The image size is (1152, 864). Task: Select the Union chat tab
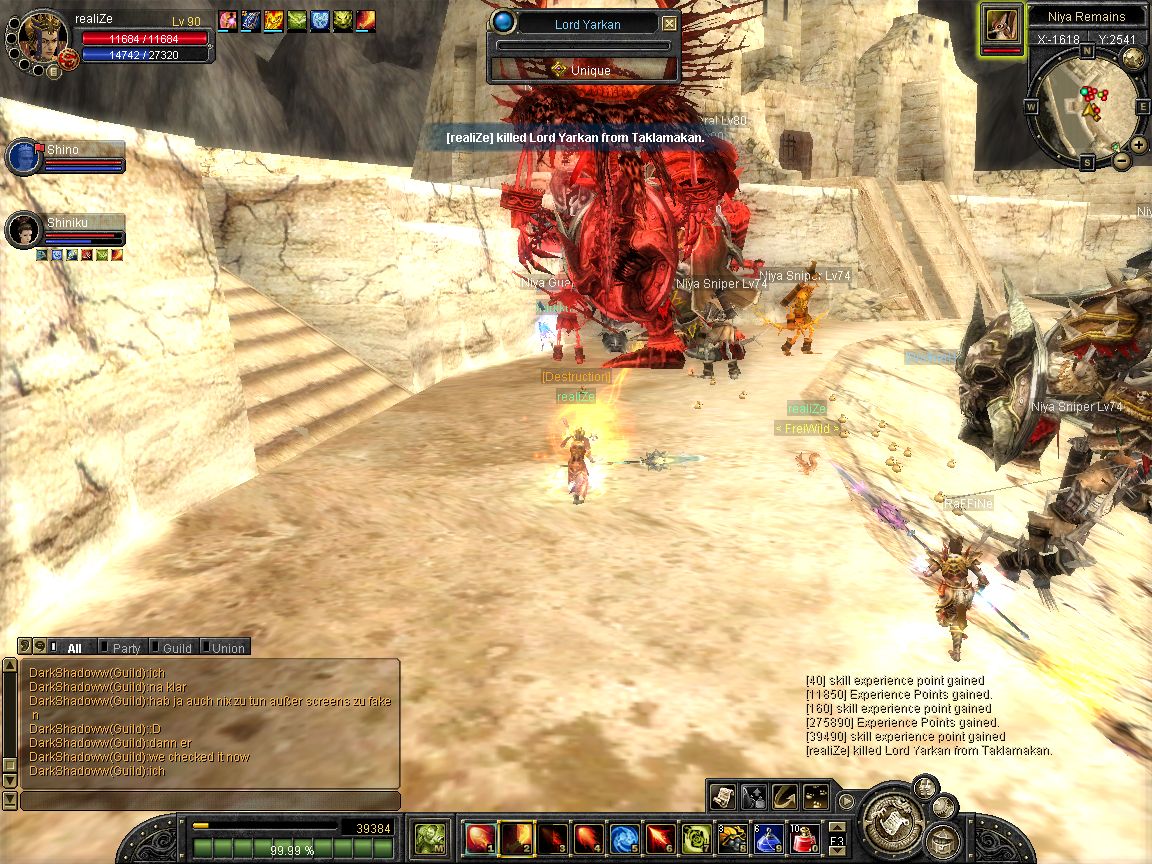pos(224,648)
